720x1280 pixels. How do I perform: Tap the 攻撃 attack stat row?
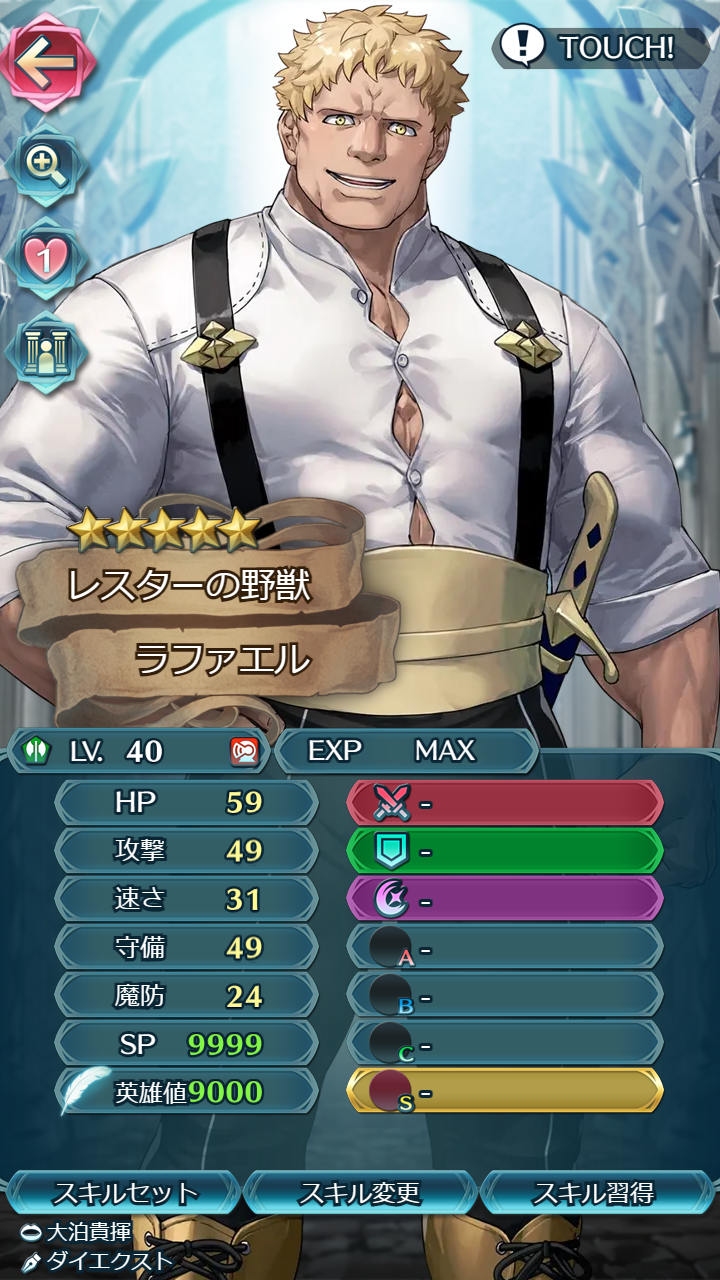point(187,851)
